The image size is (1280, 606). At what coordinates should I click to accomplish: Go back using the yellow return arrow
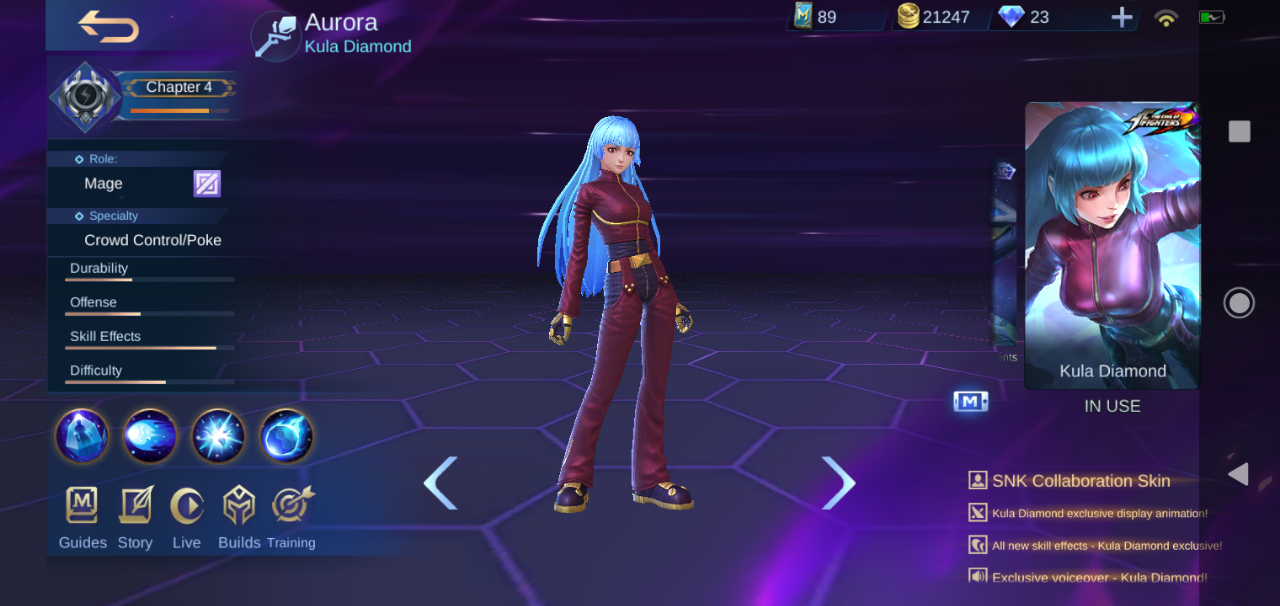pyautogui.click(x=108, y=26)
